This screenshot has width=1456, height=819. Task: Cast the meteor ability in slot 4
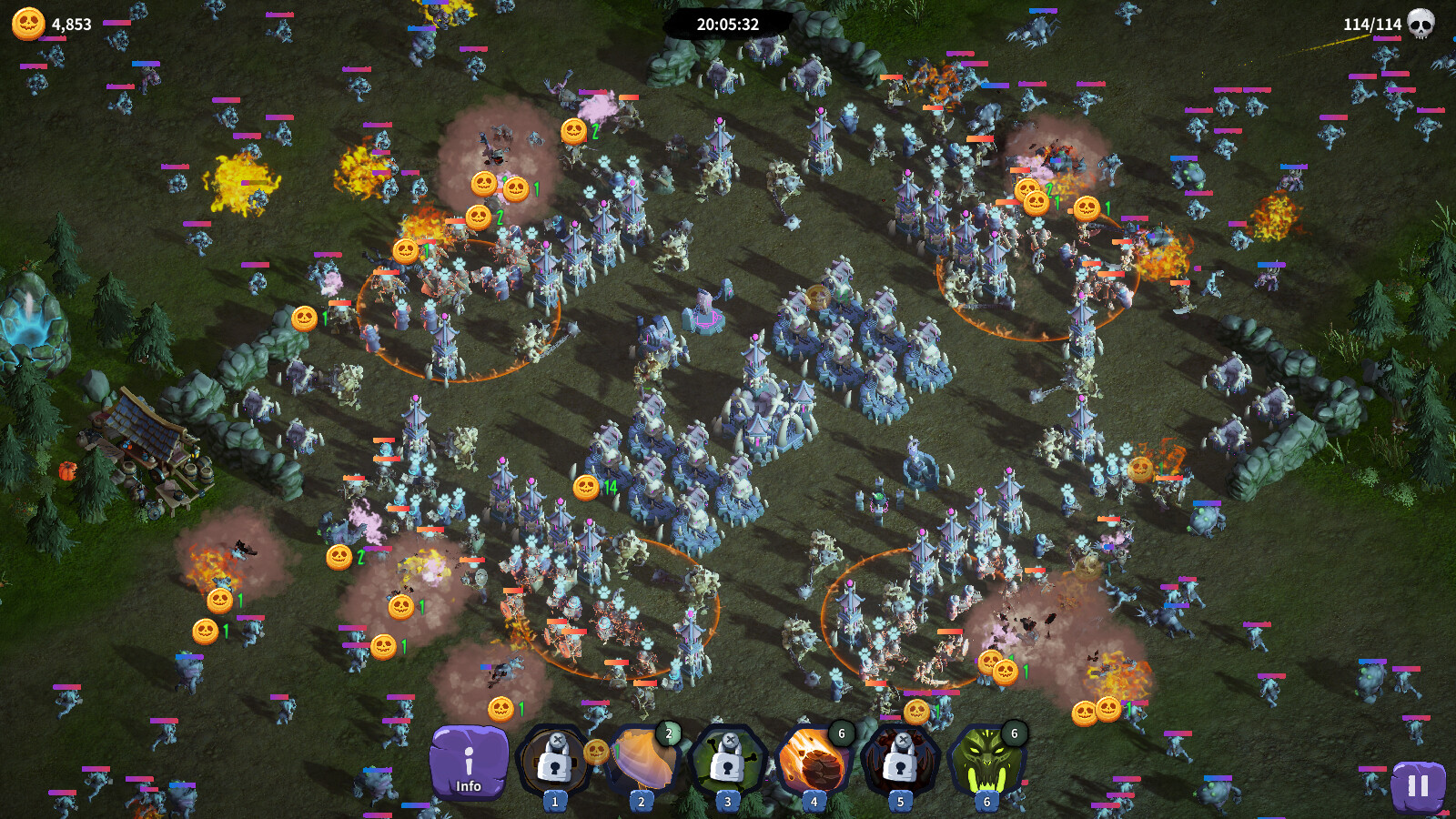[813, 760]
